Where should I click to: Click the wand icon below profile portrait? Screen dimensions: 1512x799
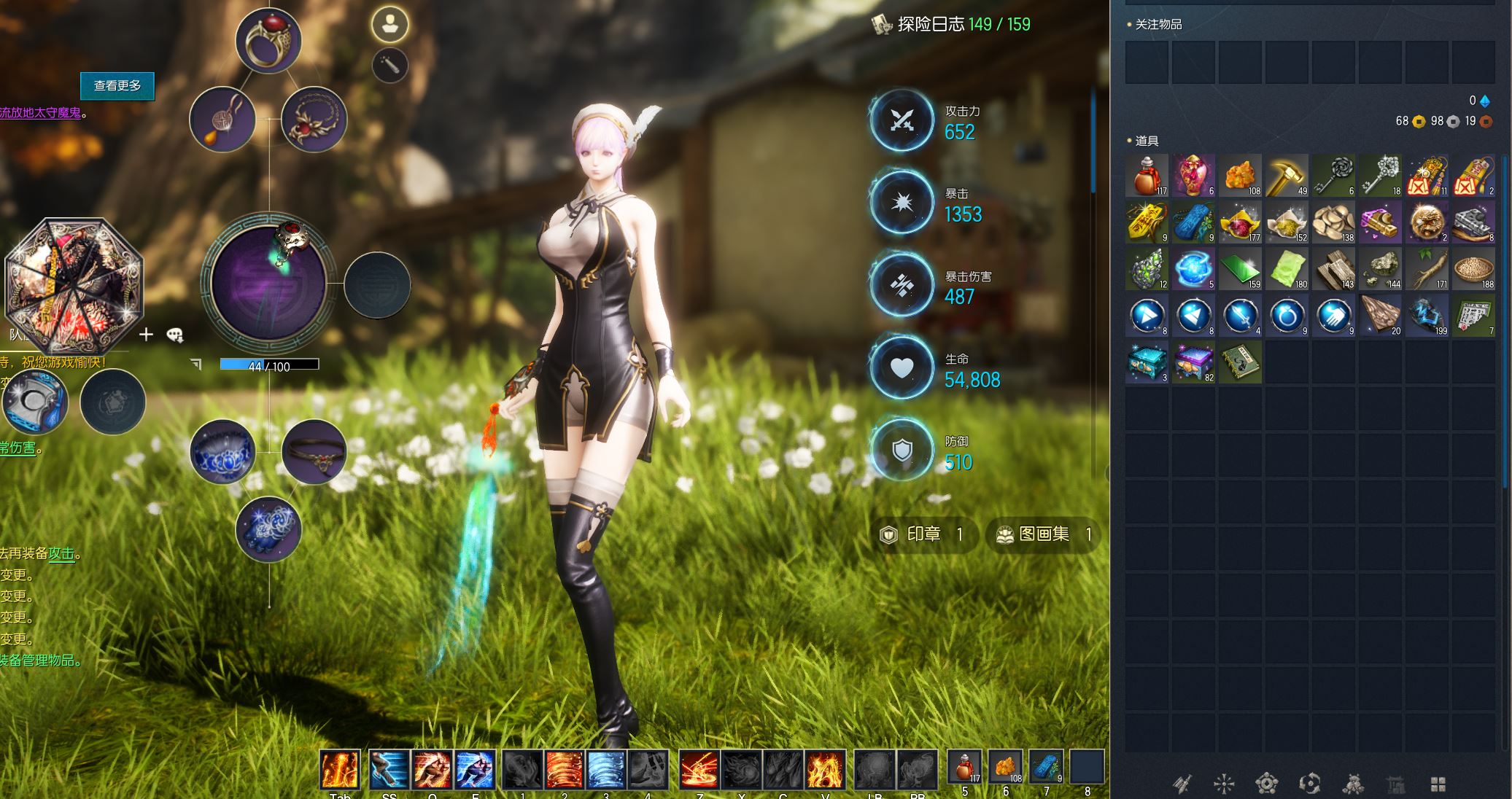pyautogui.click(x=389, y=66)
